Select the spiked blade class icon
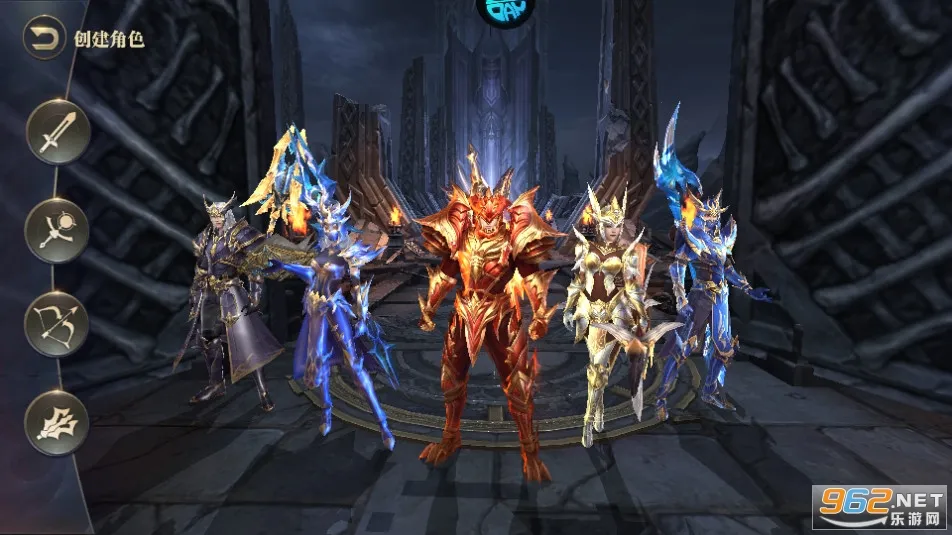The height and width of the screenshot is (535, 952). 57,422
